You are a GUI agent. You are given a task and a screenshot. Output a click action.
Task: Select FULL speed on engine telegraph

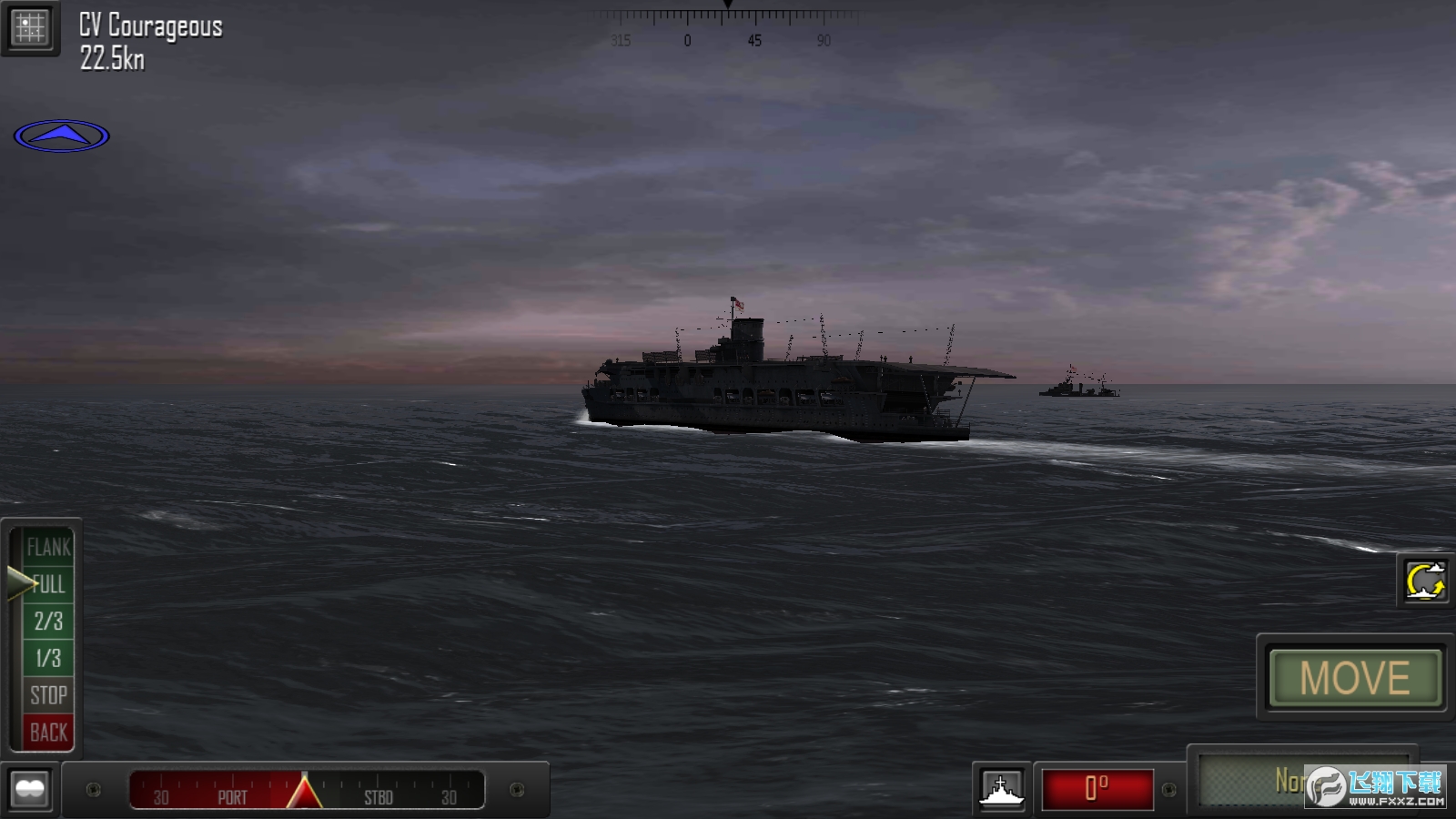pos(47,585)
